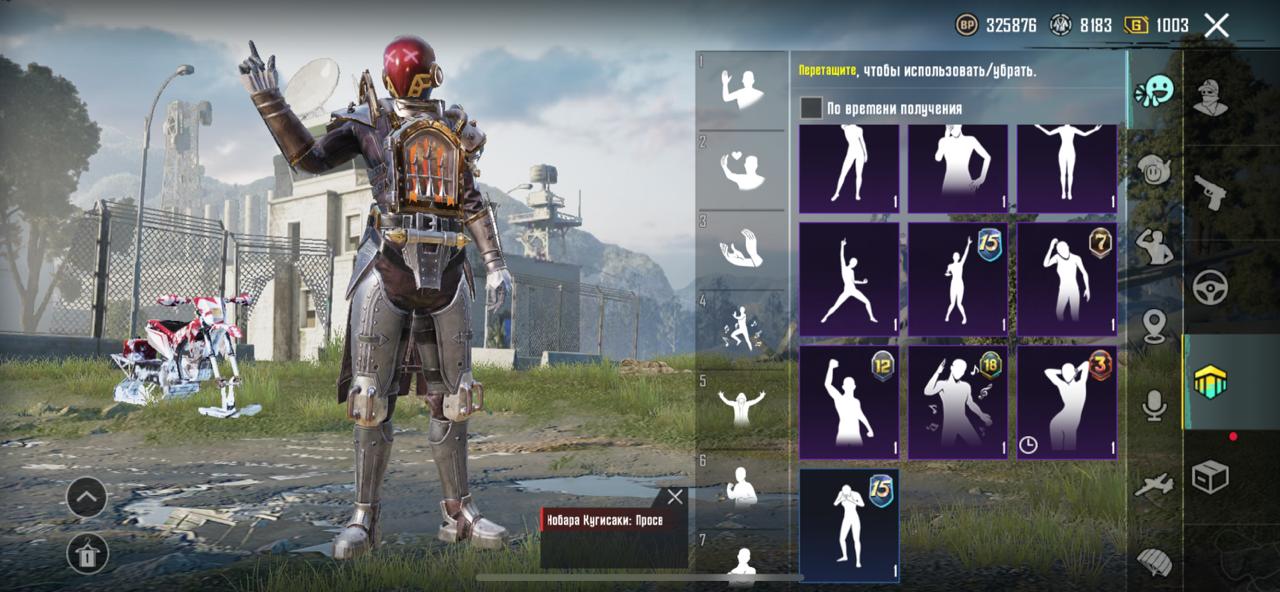
Task: Open the steering wheel vehicles category
Action: tap(1210, 287)
